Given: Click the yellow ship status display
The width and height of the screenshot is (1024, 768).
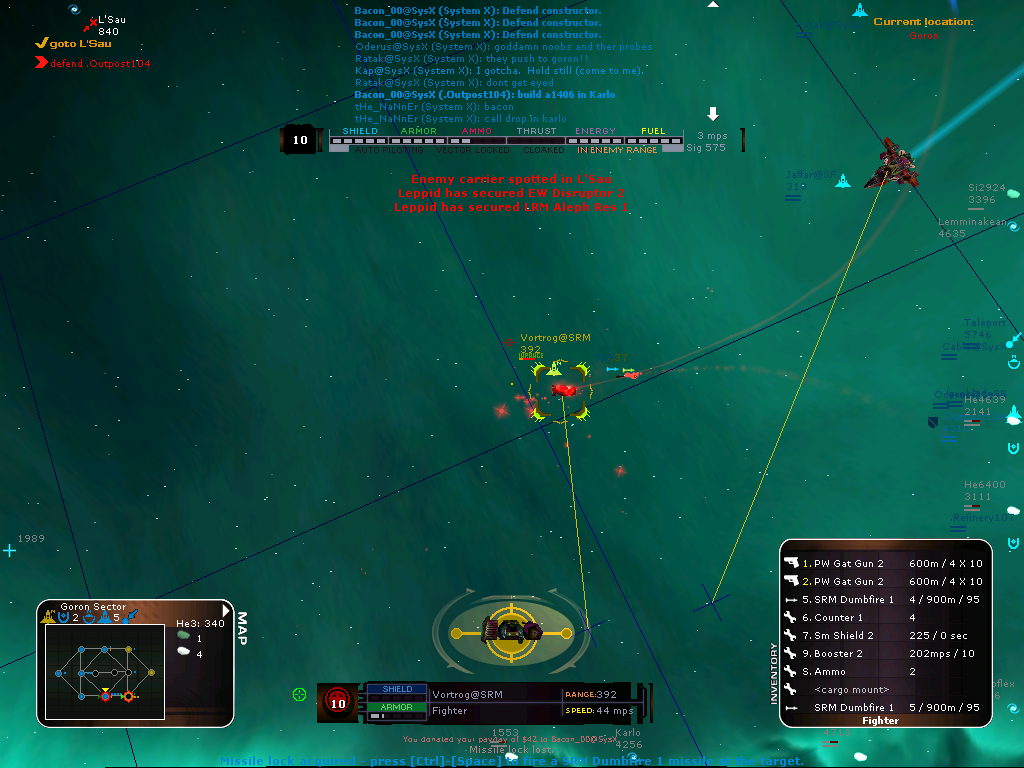Looking at the screenshot, I should (x=510, y=630).
